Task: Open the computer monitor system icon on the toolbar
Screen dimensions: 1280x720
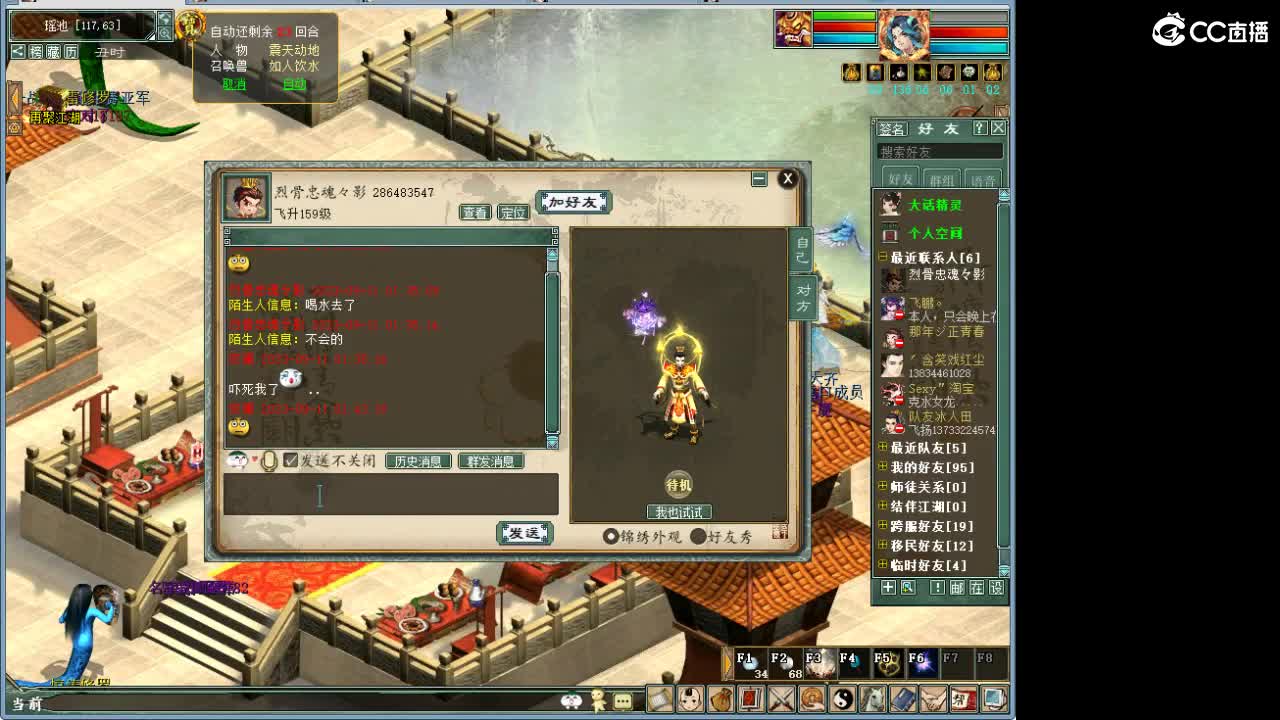Action: 993,699
